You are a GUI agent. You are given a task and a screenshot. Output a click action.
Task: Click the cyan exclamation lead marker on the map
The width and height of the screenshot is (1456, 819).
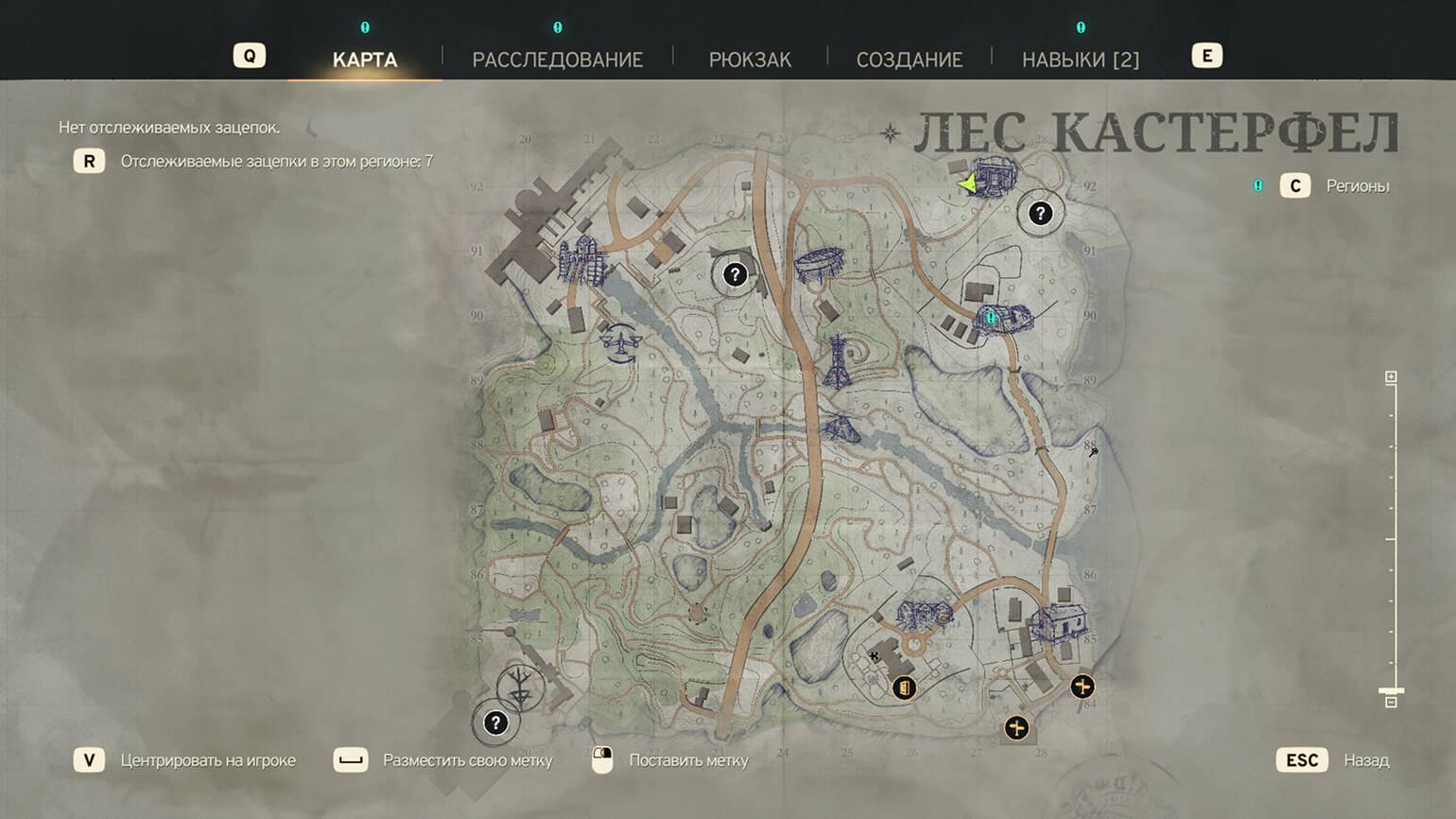tap(990, 318)
